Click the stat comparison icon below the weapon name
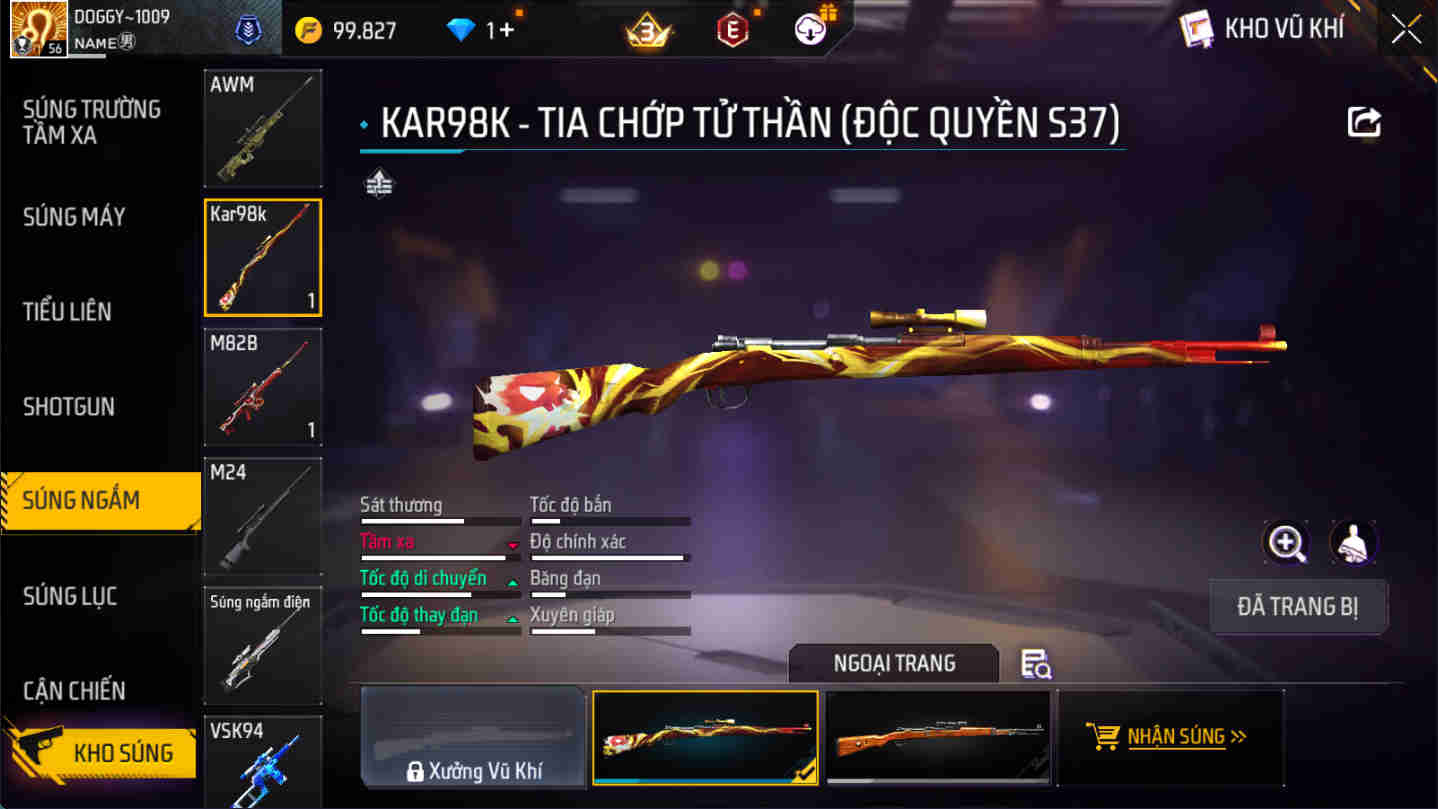Screen dimensions: 1438x809 379,184
